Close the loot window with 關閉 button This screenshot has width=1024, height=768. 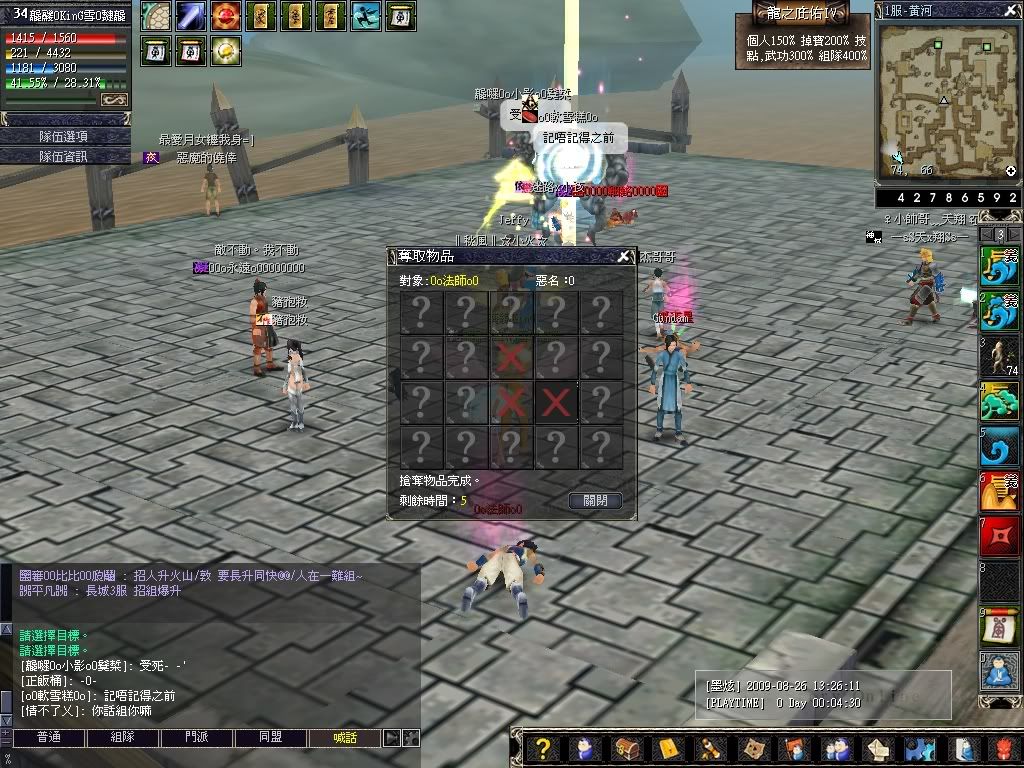click(x=595, y=500)
